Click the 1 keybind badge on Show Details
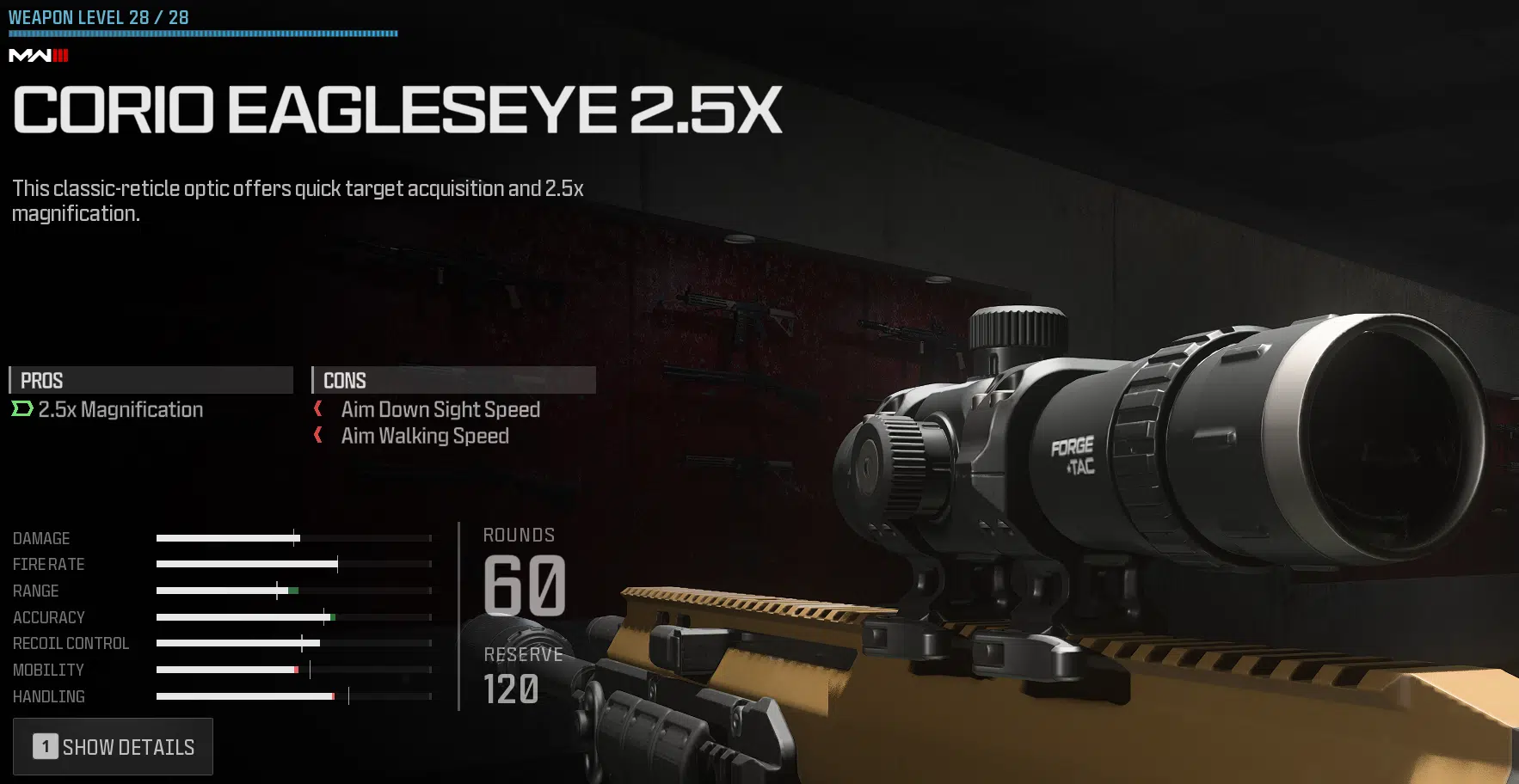Image resolution: width=1519 pixels, height=784 pixels. tap(45, 746)
